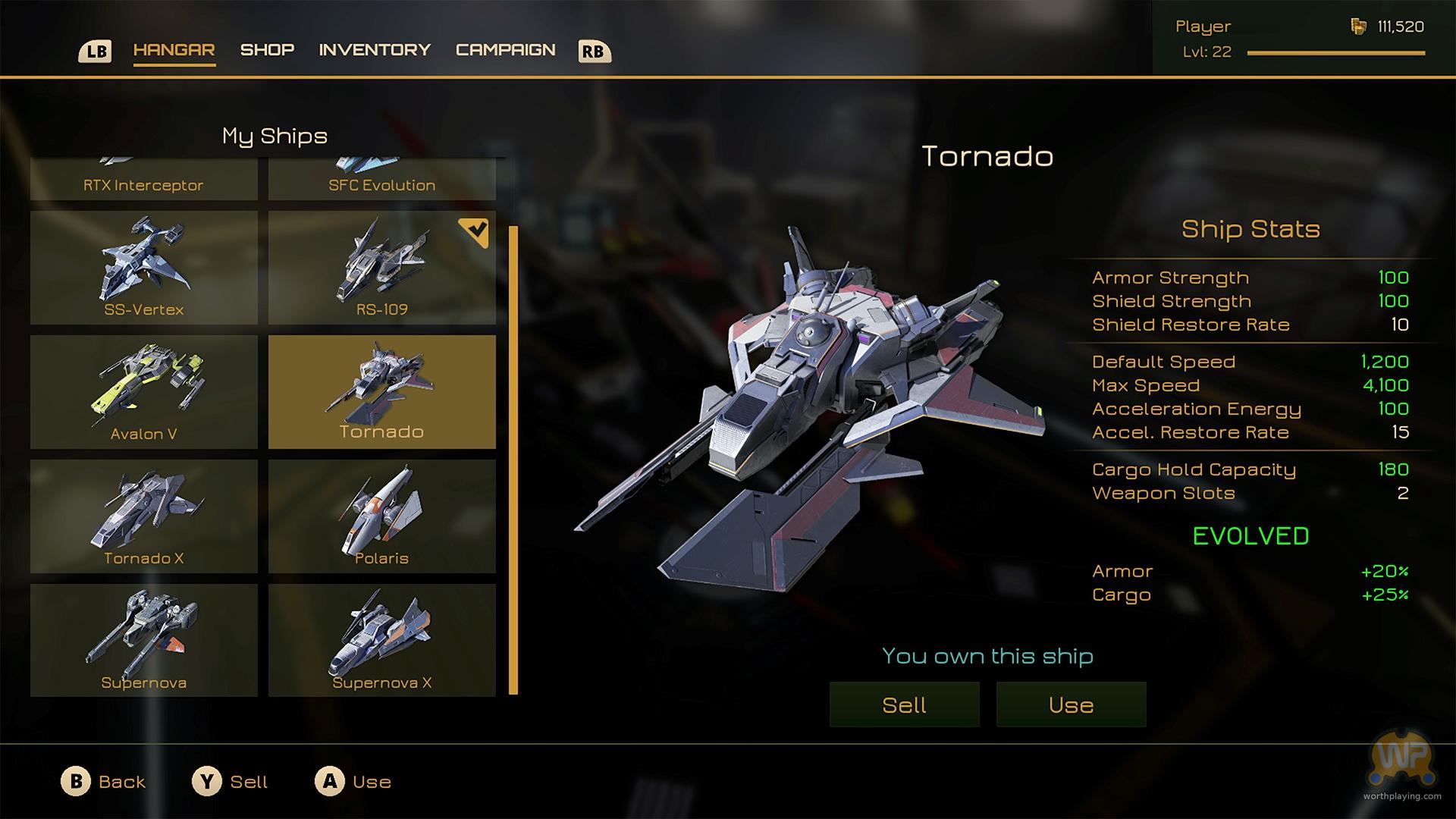Select the RTX Interceptor ship

[144, 180]
